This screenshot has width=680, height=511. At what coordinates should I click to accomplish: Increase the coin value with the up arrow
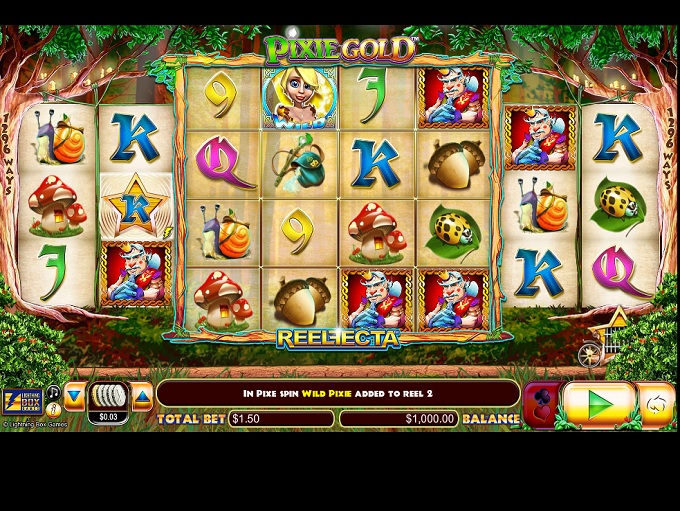[141, 397]
